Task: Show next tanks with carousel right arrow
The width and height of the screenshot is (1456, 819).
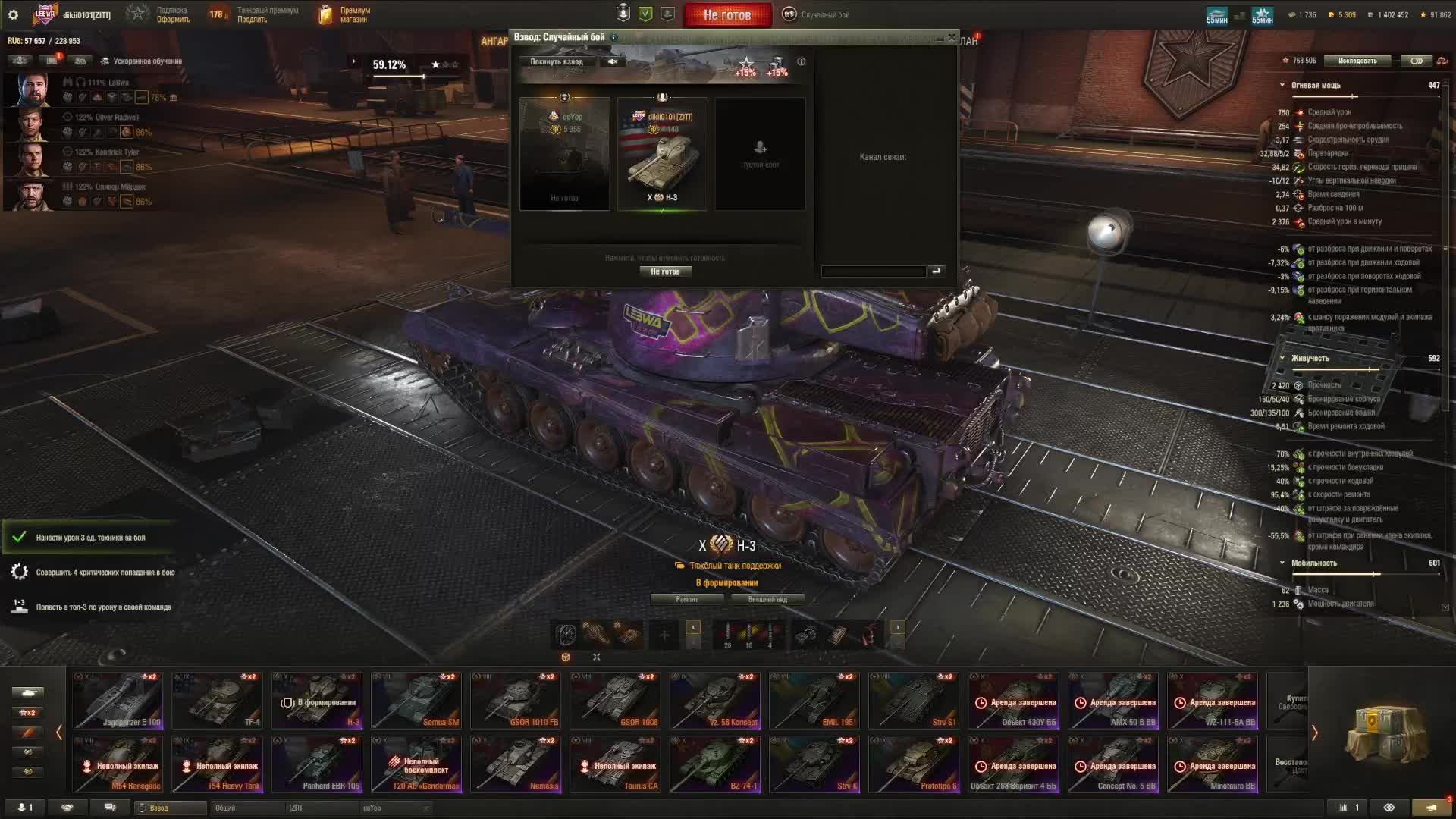Action: pos(1314,733)
